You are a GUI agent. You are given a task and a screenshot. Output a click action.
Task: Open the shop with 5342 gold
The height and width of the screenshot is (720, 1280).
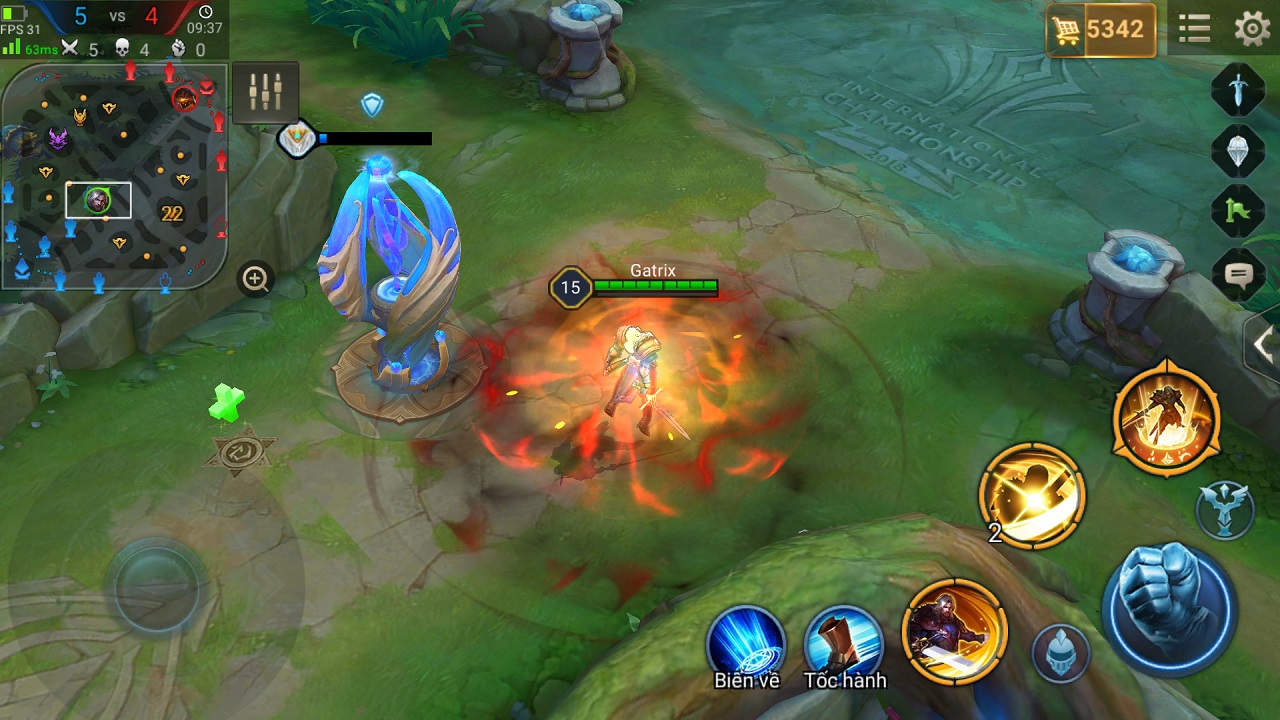1101,30
